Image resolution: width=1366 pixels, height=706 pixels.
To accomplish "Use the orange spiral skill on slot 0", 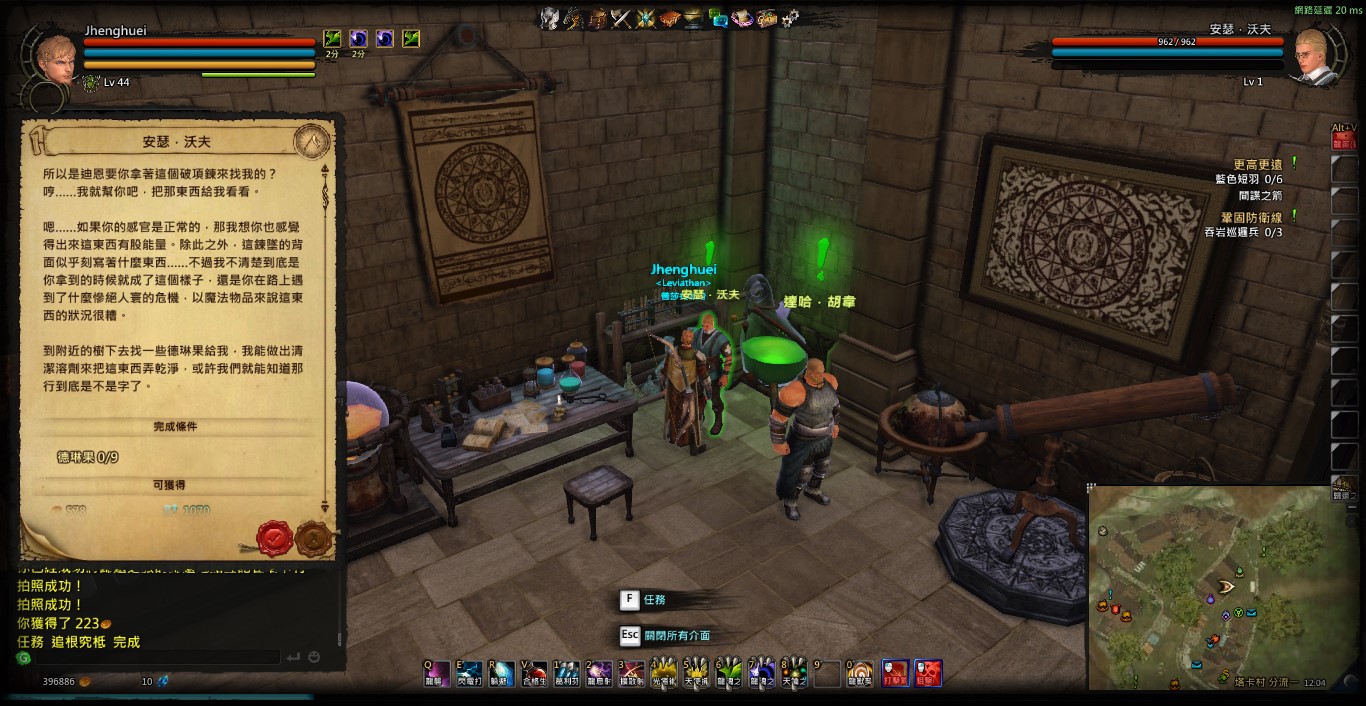I will [x=860, y=673].
